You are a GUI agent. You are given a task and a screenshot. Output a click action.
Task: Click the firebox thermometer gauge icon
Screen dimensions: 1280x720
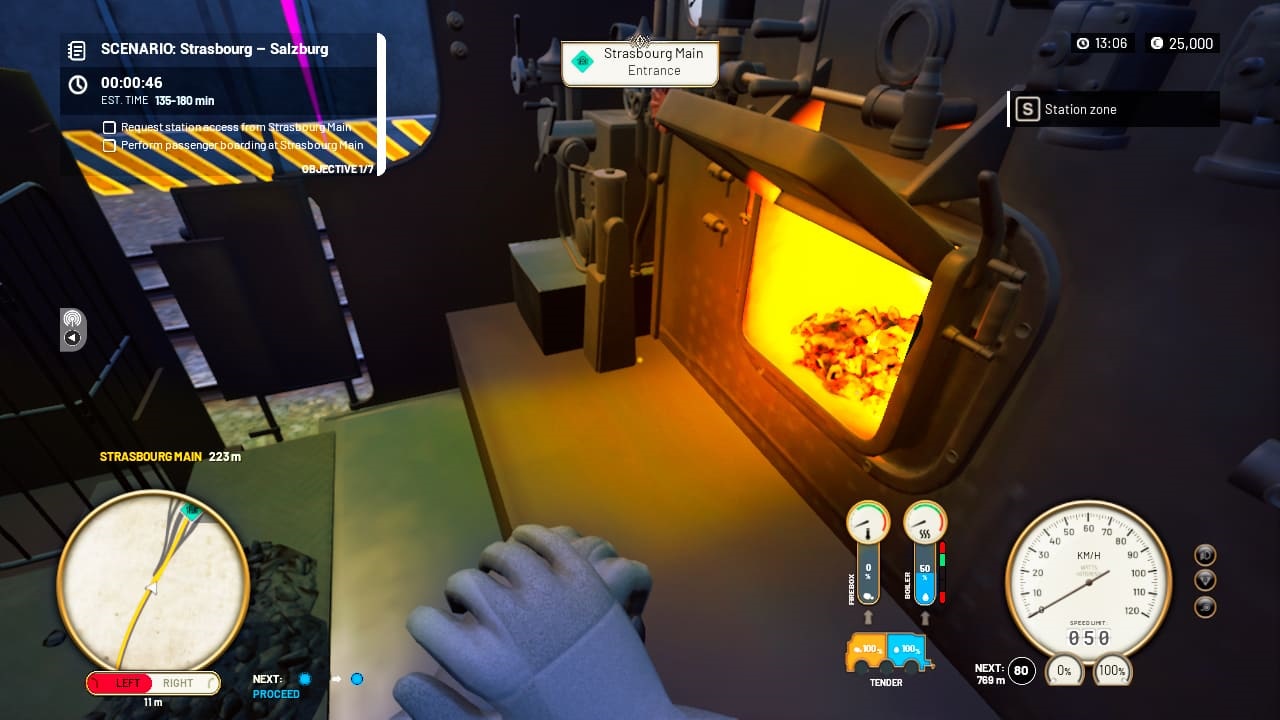click(866, 521)
